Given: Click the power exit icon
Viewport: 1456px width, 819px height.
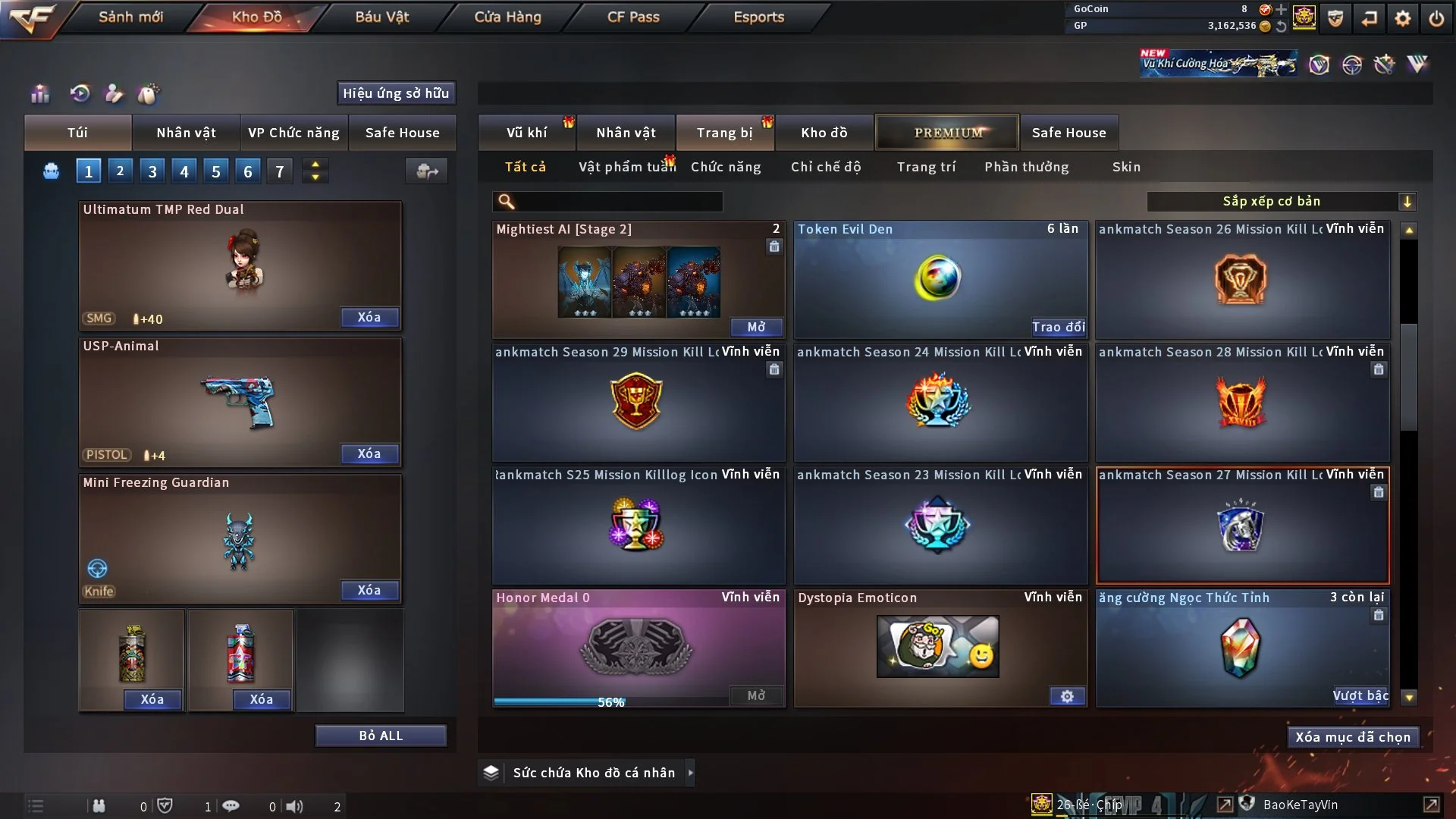Looking at the screenshot, I should 1436,18.
